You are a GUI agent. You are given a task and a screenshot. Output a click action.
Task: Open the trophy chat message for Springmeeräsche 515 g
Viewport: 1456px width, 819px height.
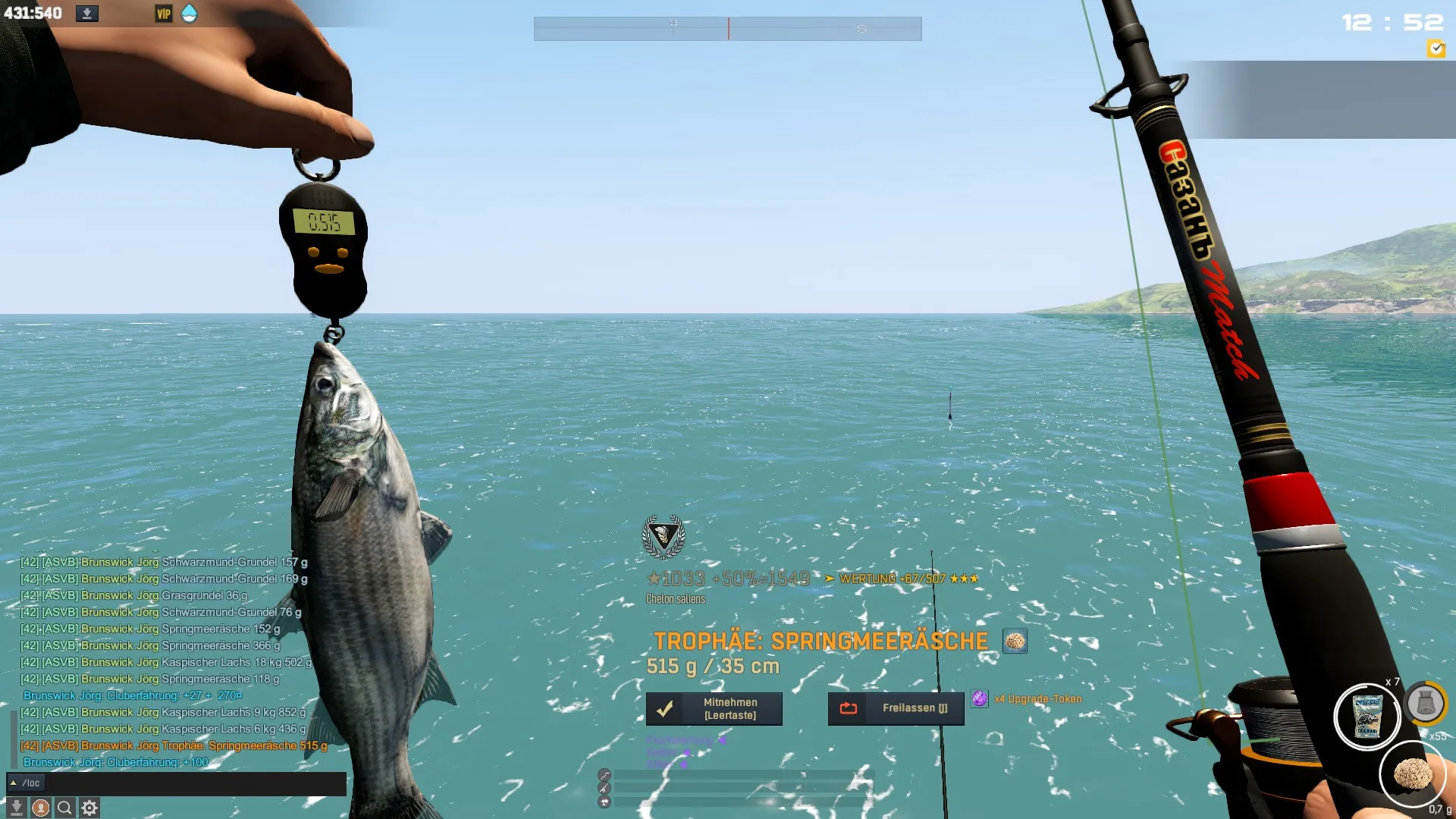coord(174,745)
